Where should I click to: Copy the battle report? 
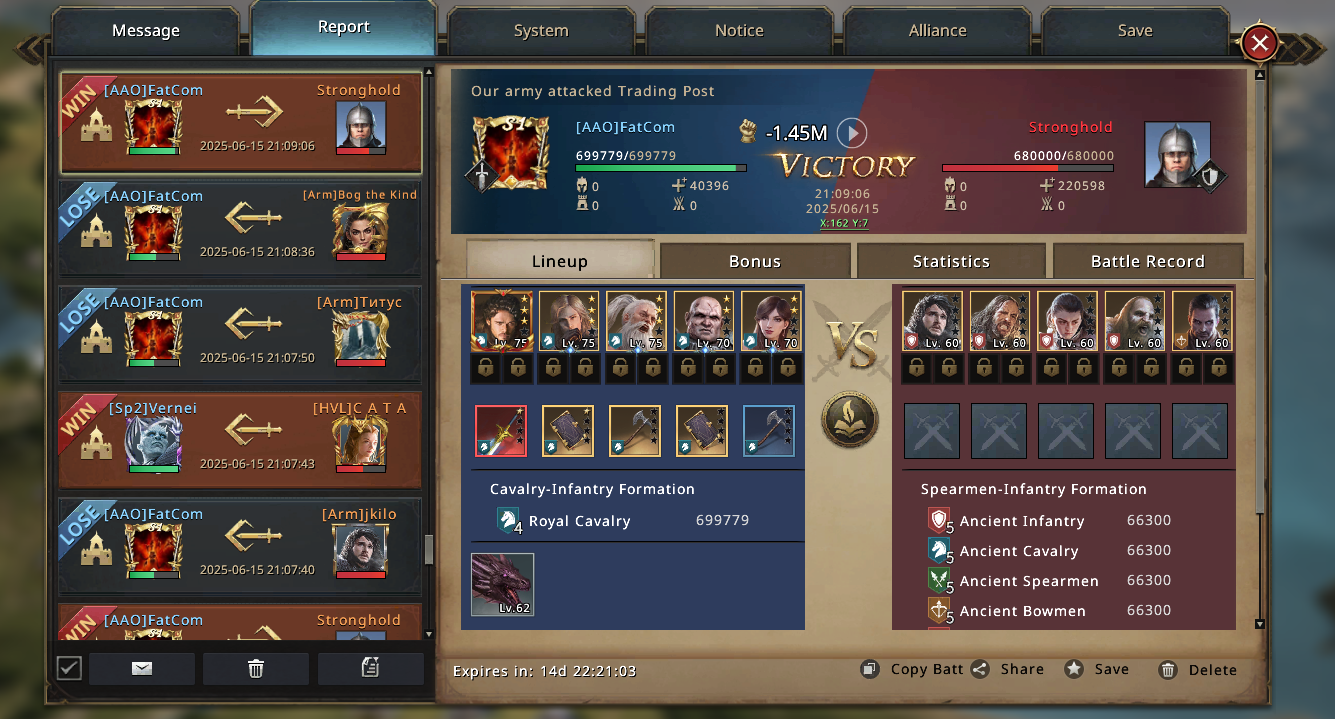(912, 669)
